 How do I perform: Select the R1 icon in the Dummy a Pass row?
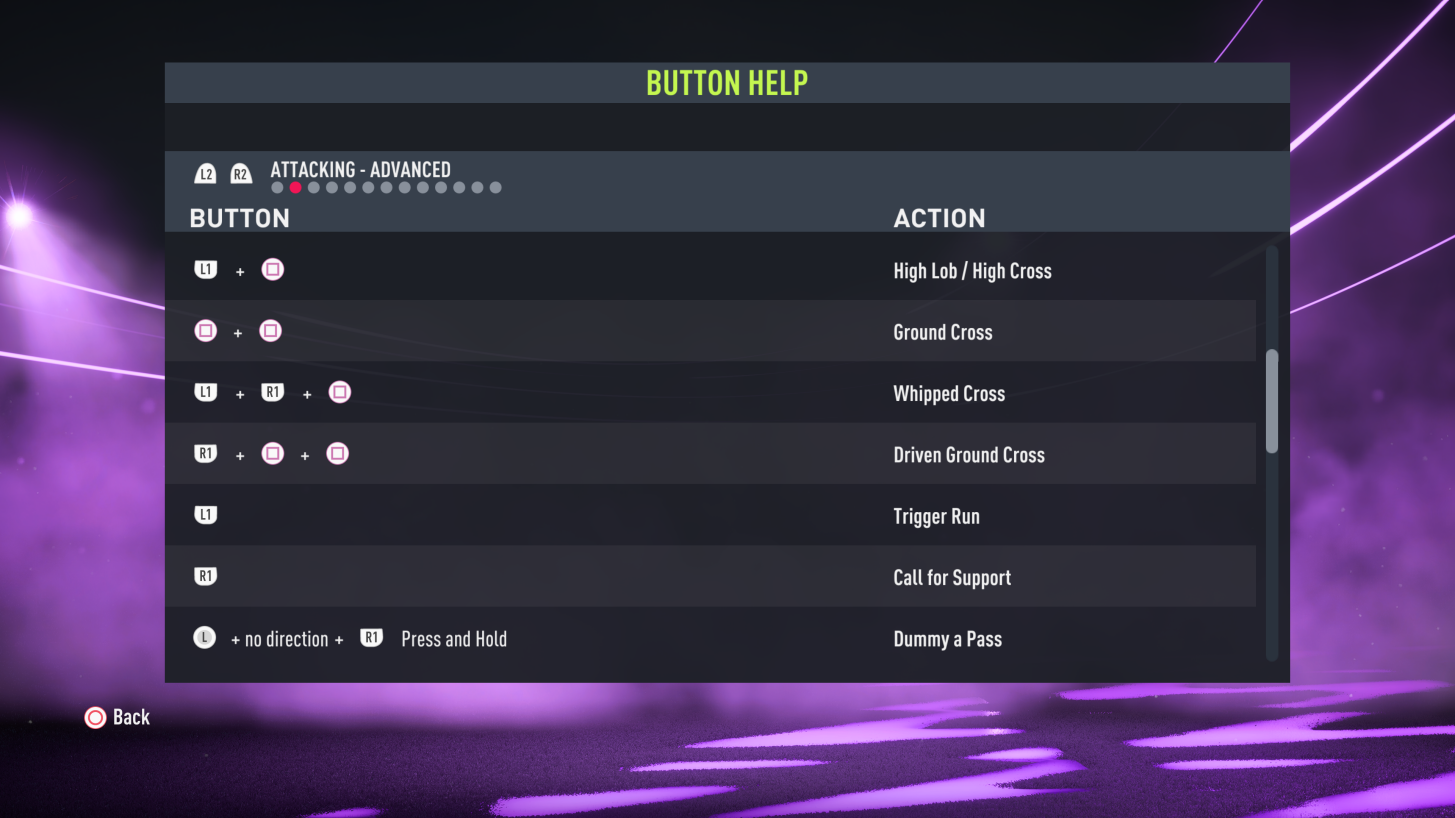click(x=371, y=637)
